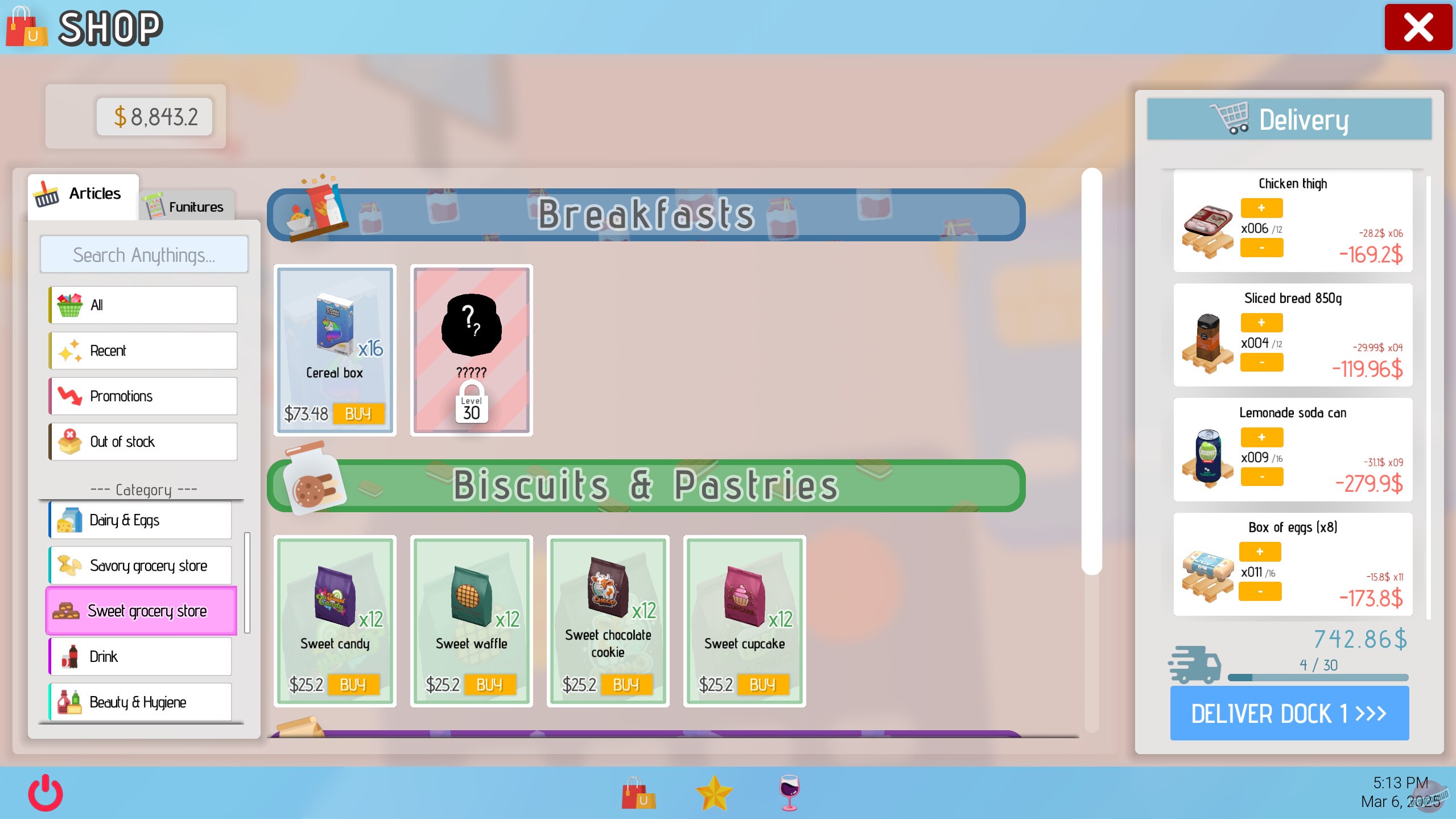View current Promotions

pos(142,396)
